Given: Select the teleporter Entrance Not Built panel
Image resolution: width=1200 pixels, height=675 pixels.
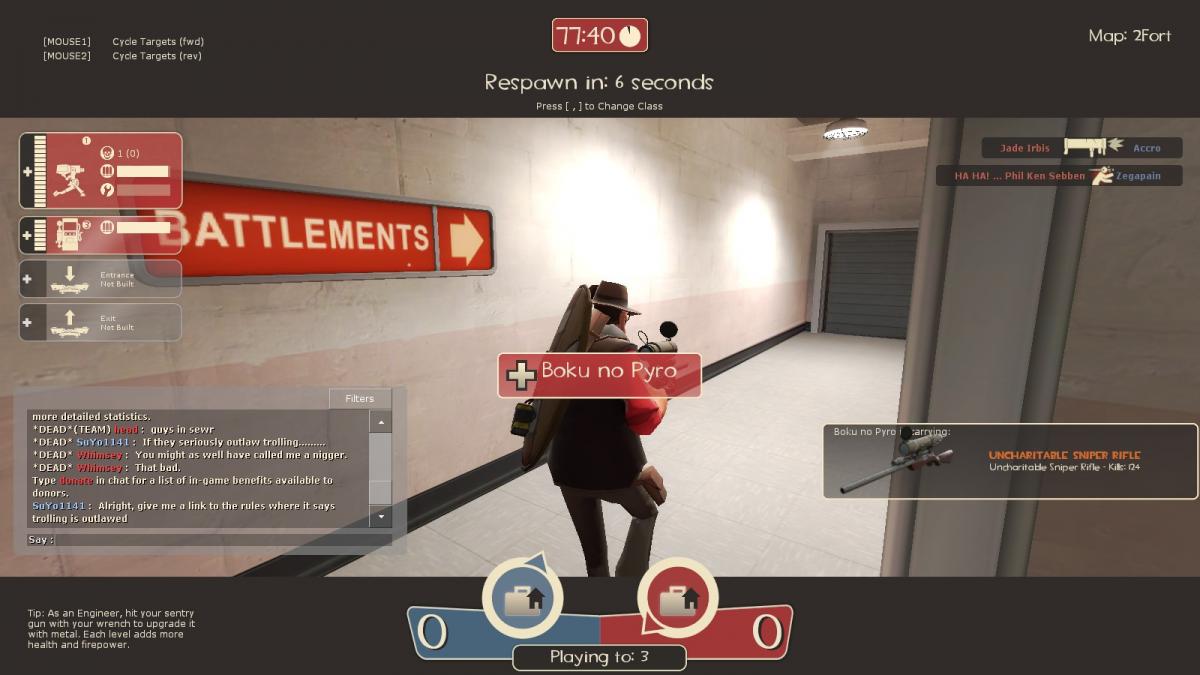Looking at the screenshot, I should pyautogui.click(x=101, y=279).
